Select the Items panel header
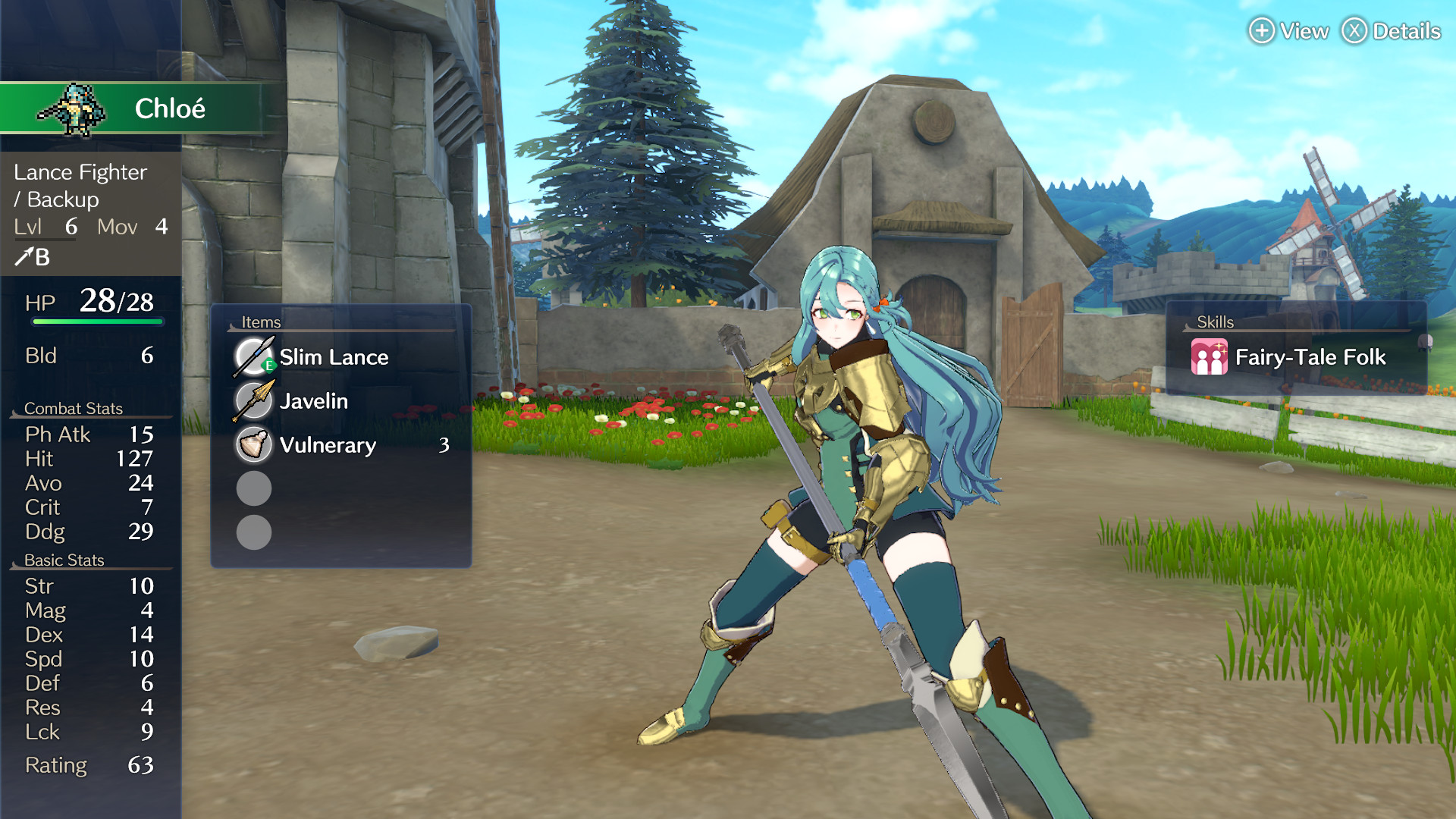The height and width of the screenshot is (819, 1456). click(261, 322)
